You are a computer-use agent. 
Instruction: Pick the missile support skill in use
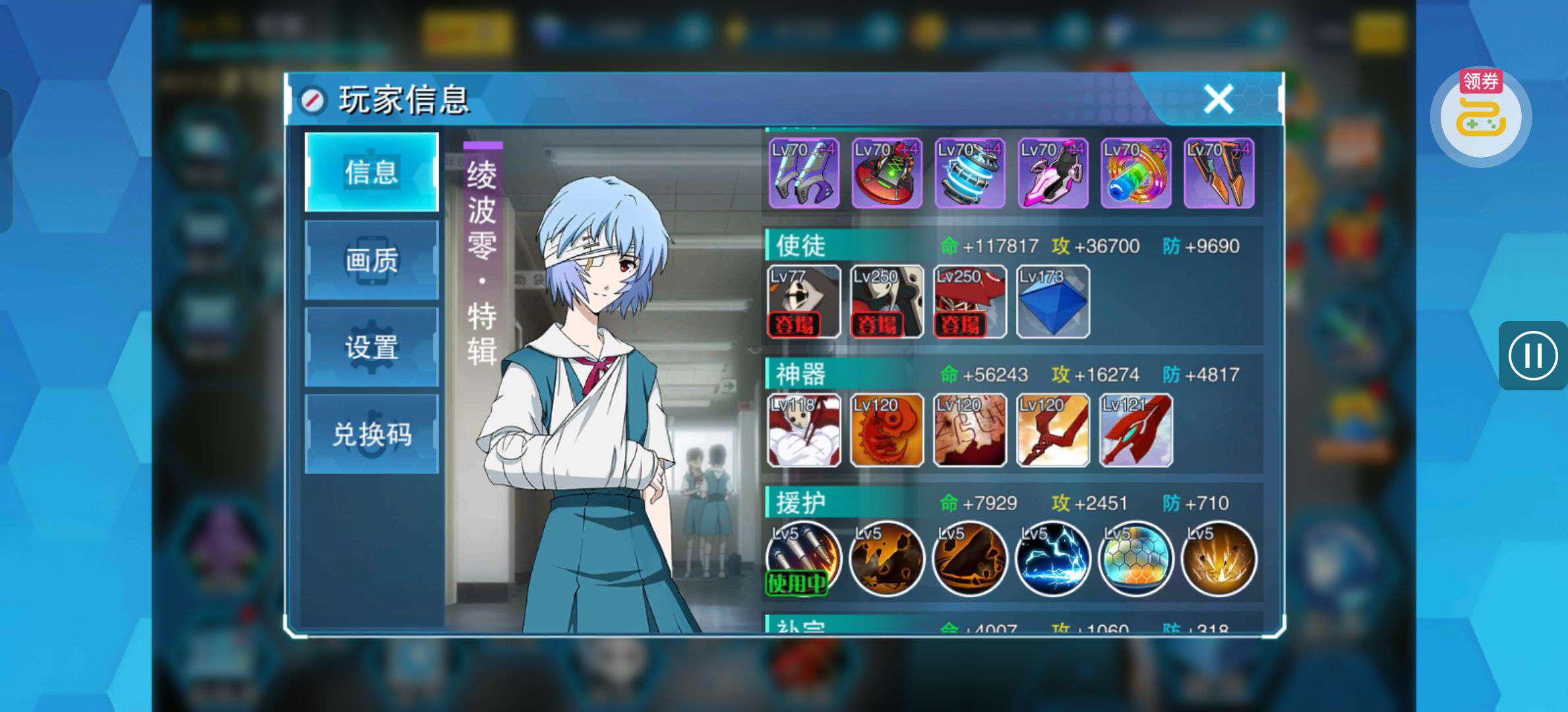(x=804, y=559)
